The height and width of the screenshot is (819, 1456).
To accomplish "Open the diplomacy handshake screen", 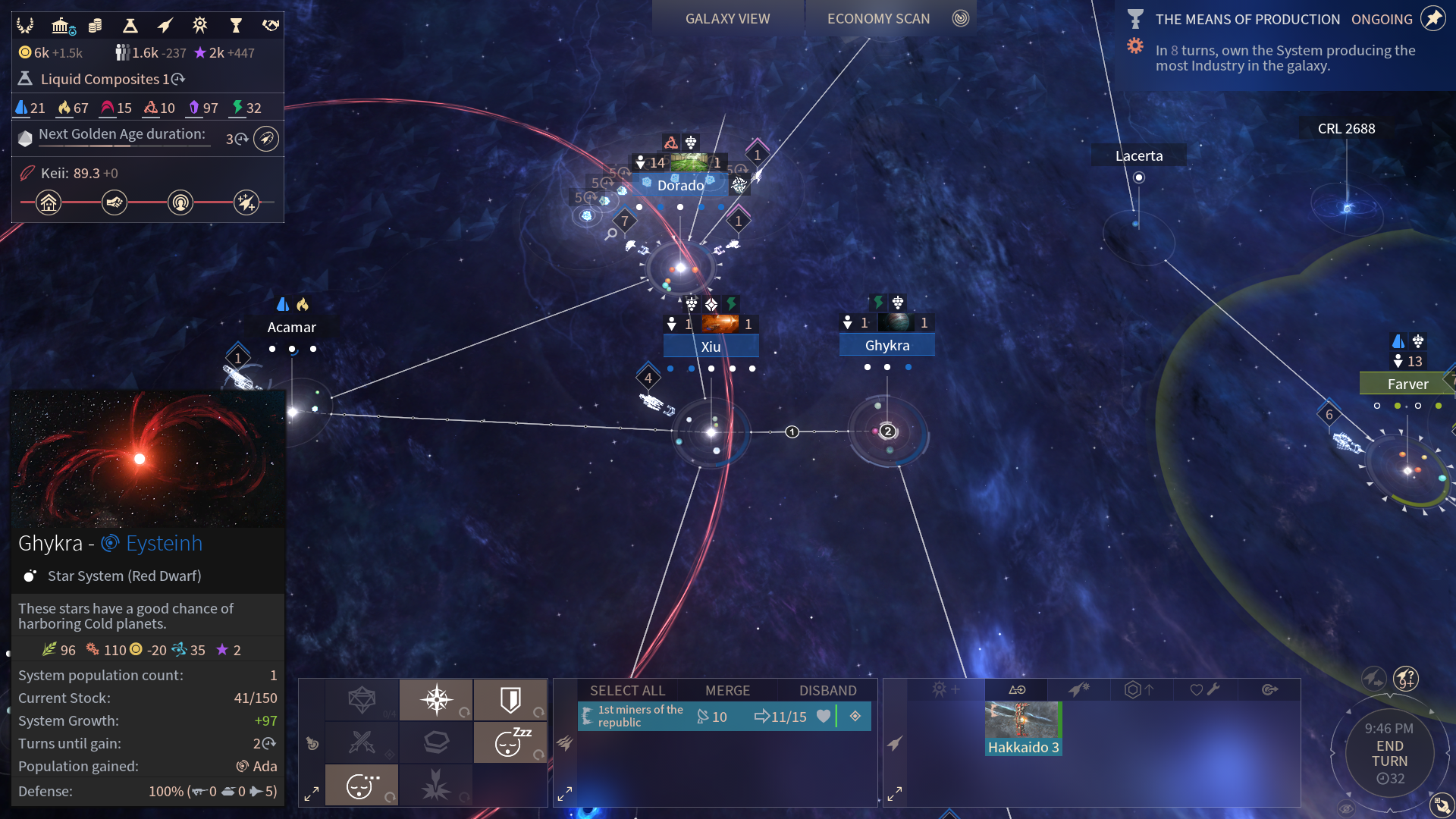I will [x=271, y=26].
